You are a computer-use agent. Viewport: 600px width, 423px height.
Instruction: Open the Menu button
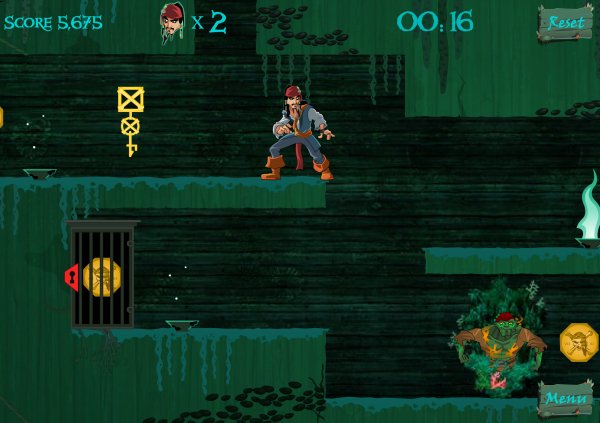pos(566,399)
